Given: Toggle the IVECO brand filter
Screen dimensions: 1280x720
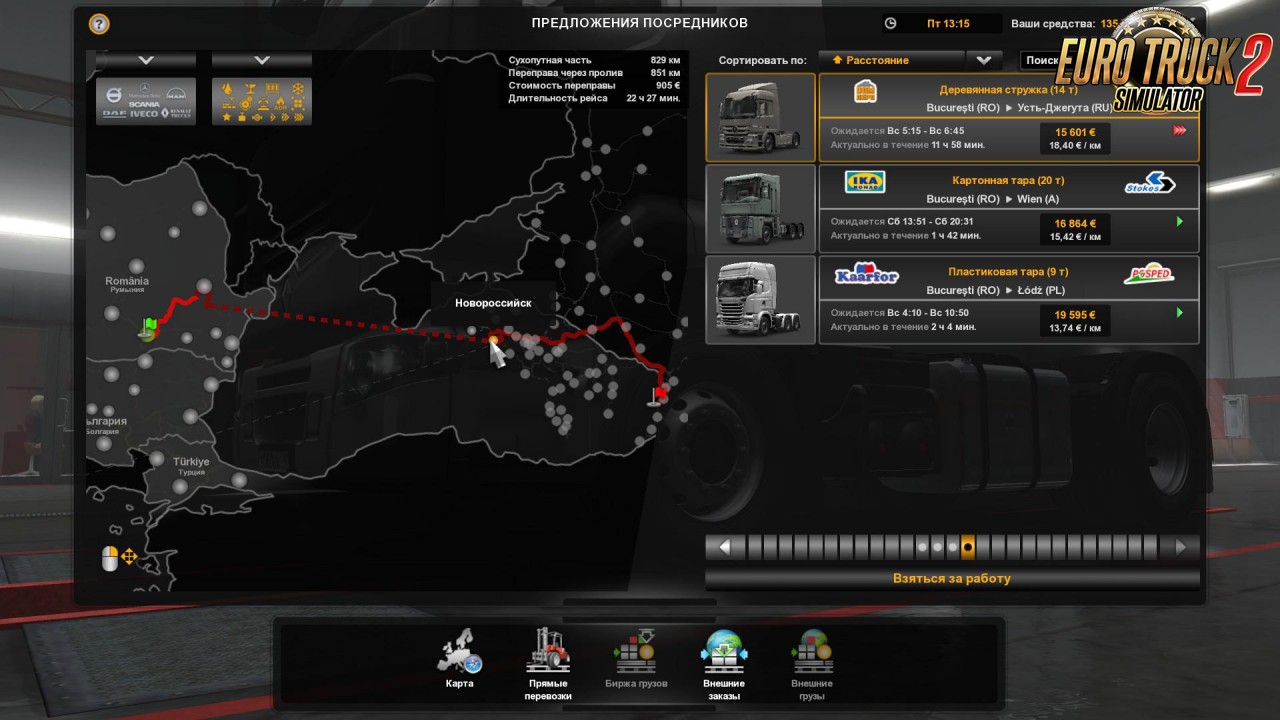Looking at the screenshot, I should pyautogui.click(x=143, y=114).
